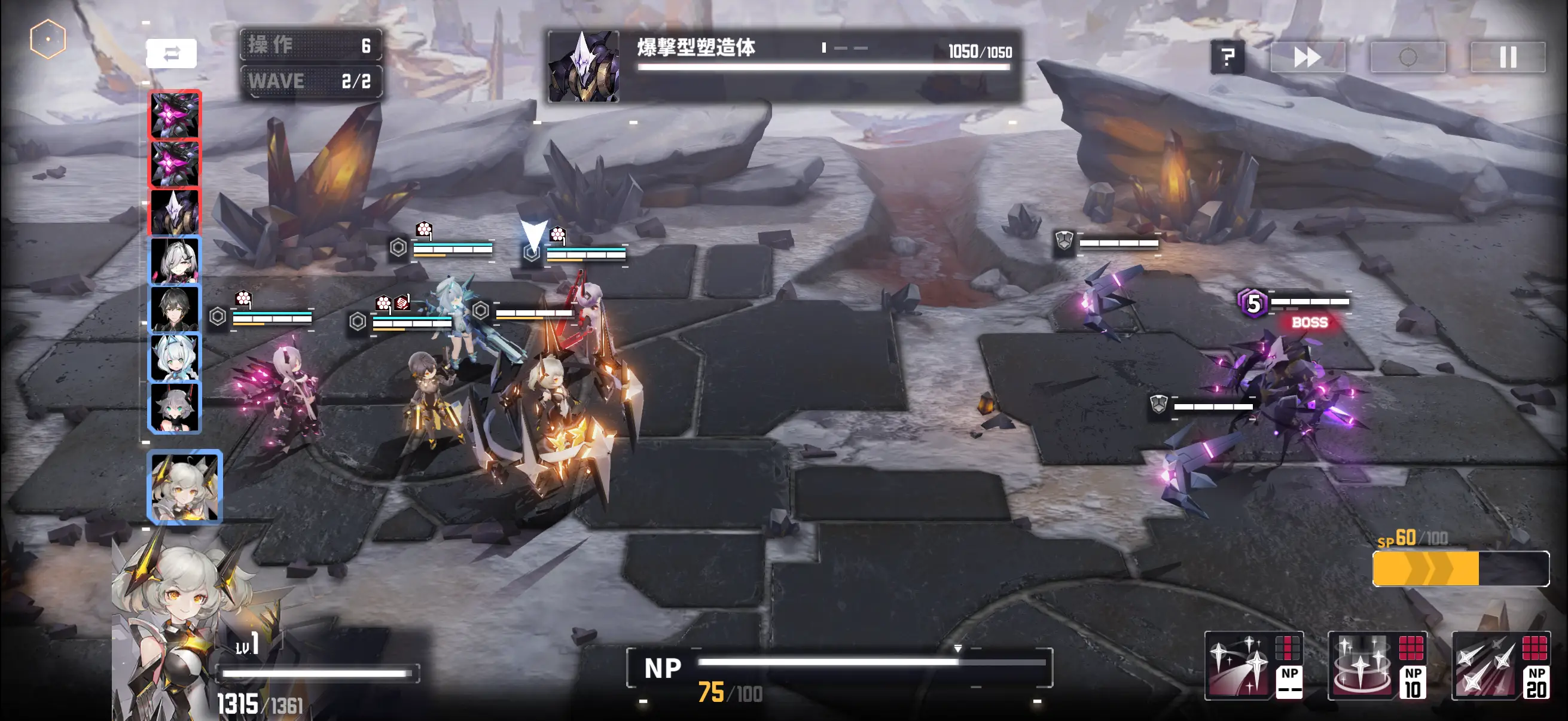Pause the battle

pyautogui.click(x=1508, y=57)
